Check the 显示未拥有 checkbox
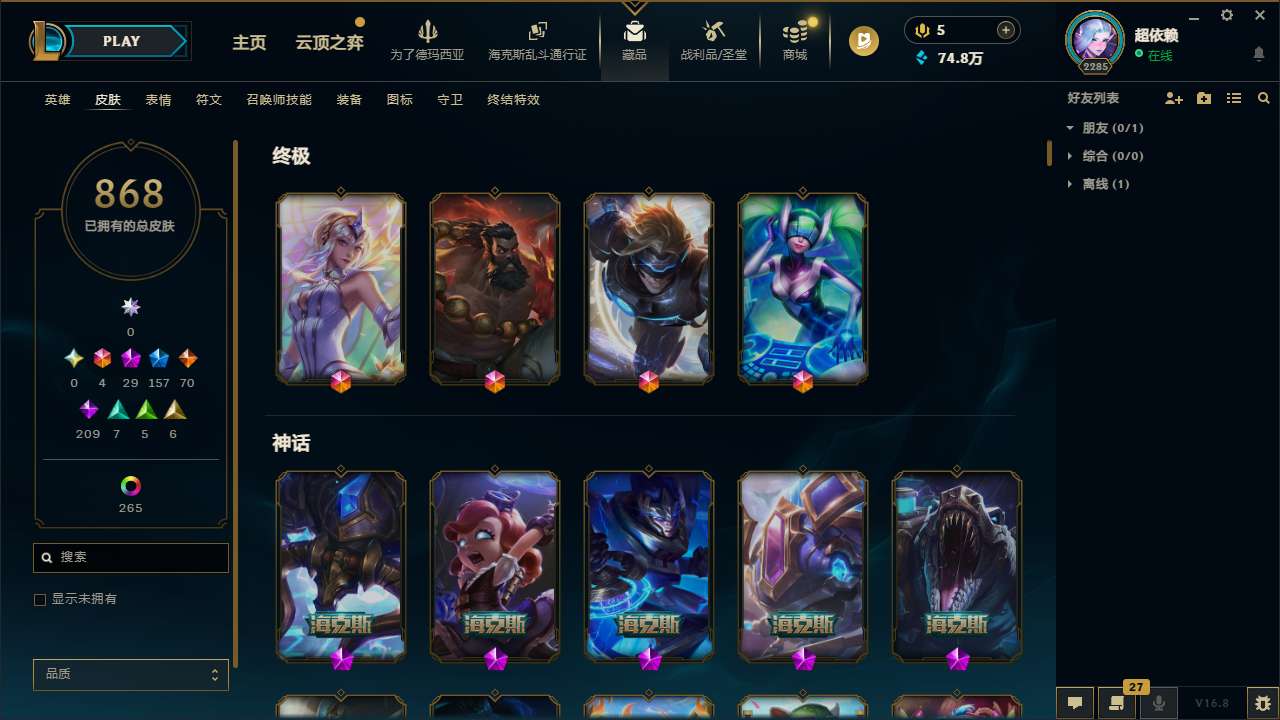 tap(40, 599)
